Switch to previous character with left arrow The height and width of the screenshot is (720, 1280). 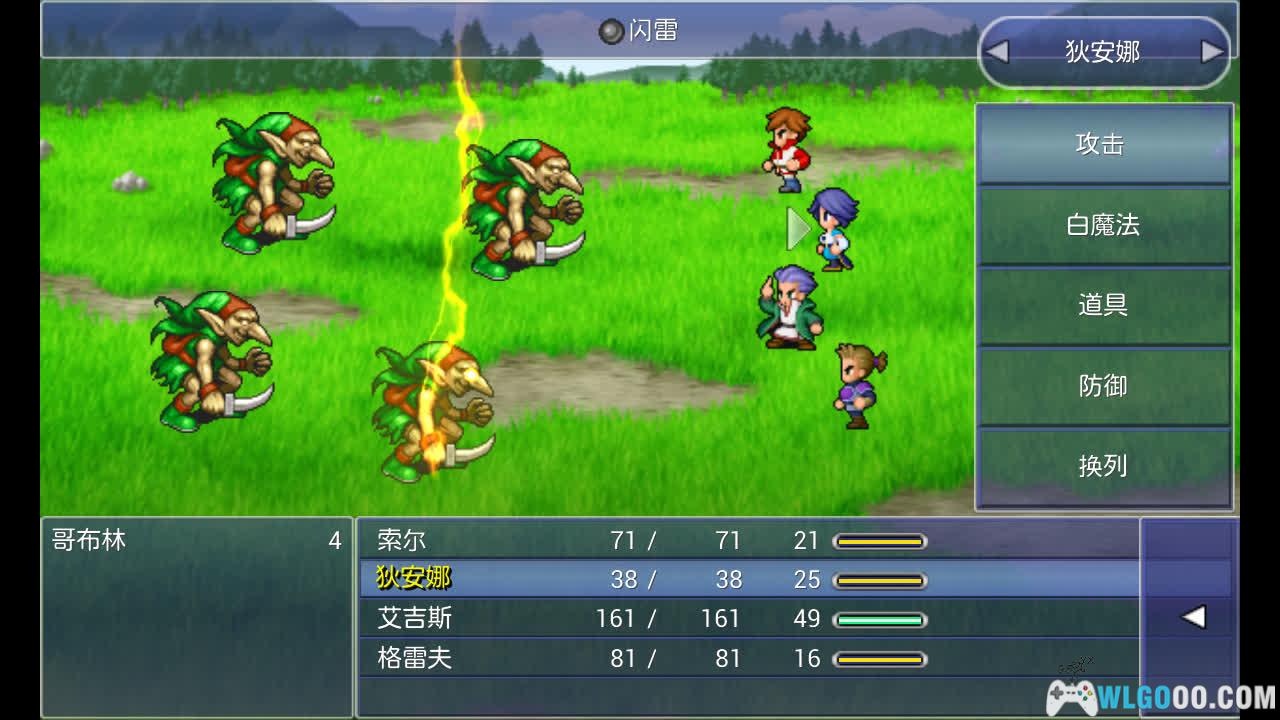point(997,52)
